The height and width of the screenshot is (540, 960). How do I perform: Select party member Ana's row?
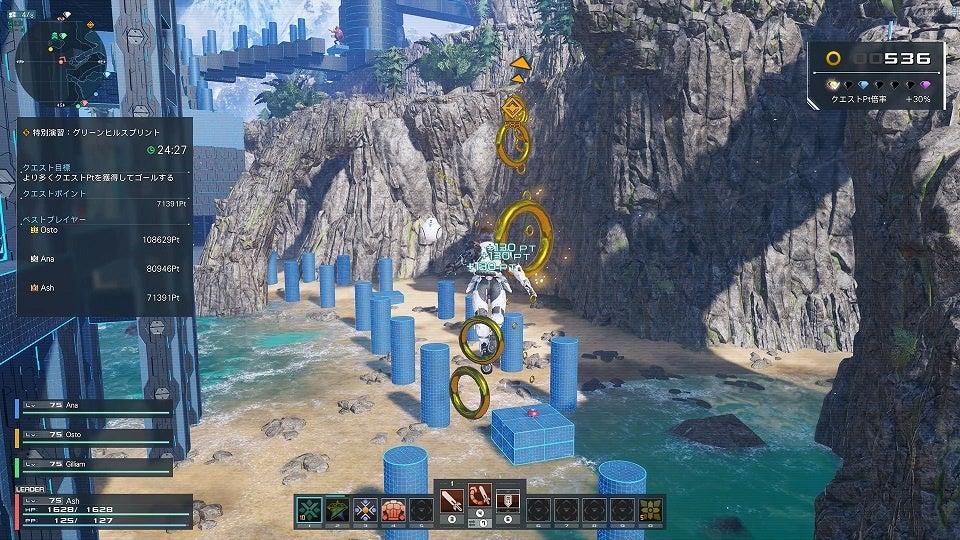tap(93, 406)
